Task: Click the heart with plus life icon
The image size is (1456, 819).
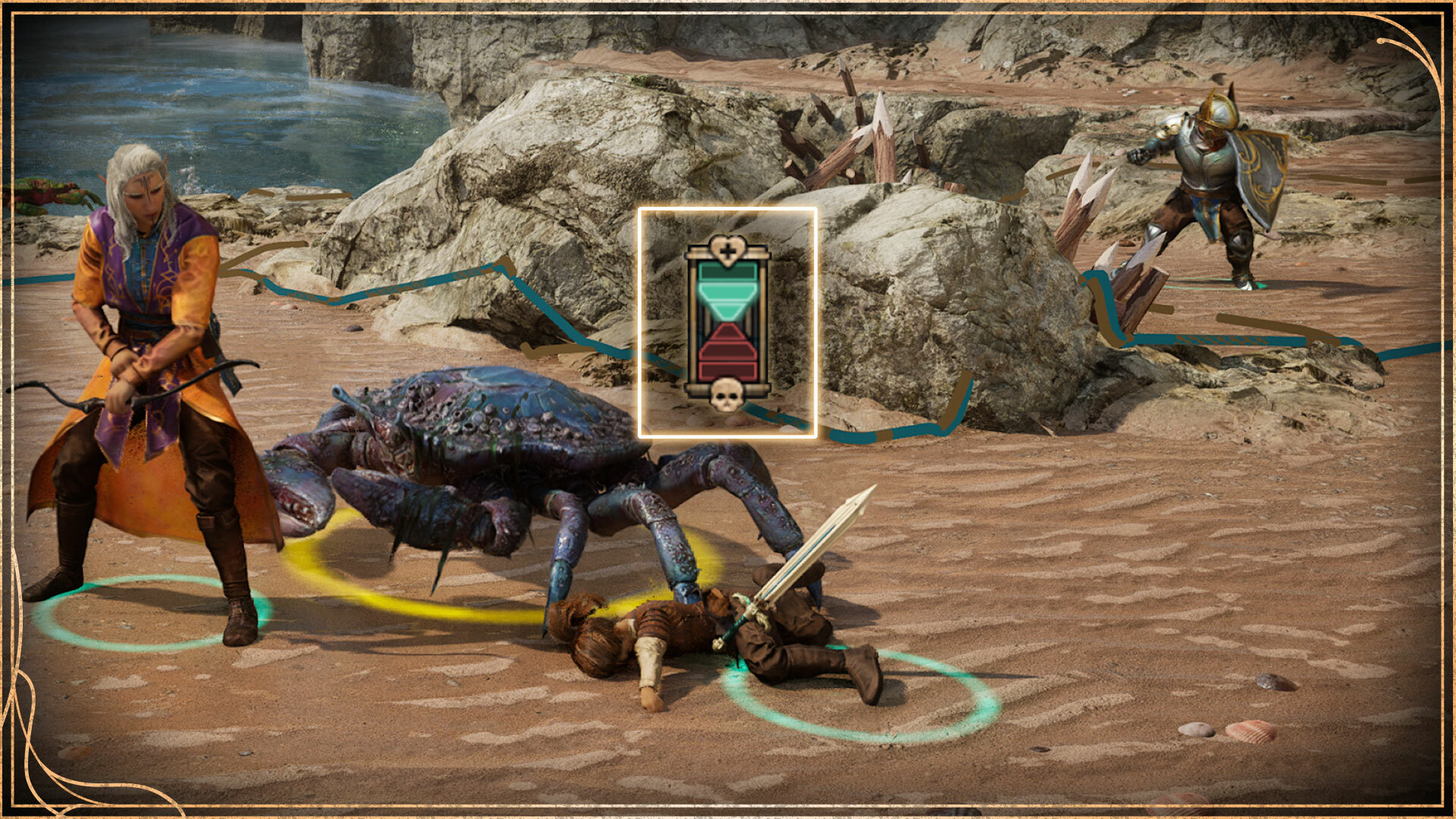Action: [728, 249]
